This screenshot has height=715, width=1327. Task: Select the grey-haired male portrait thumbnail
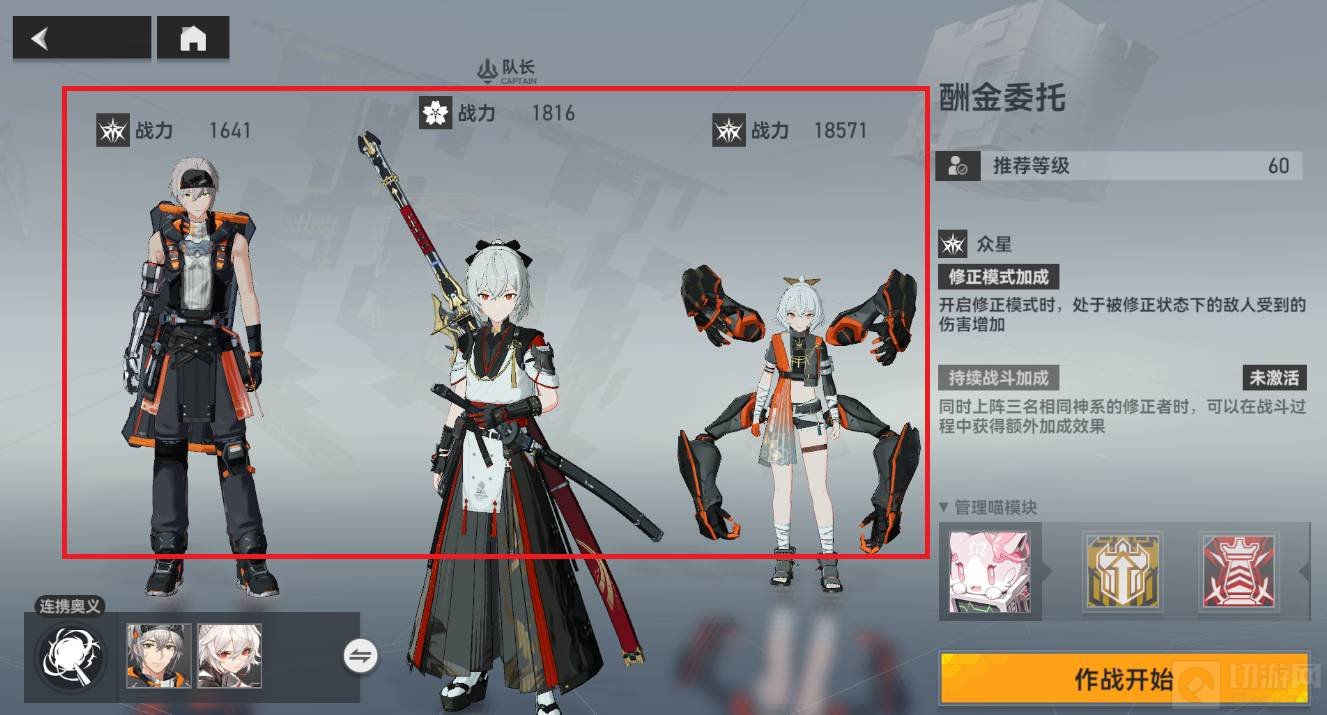click(159, 656)
